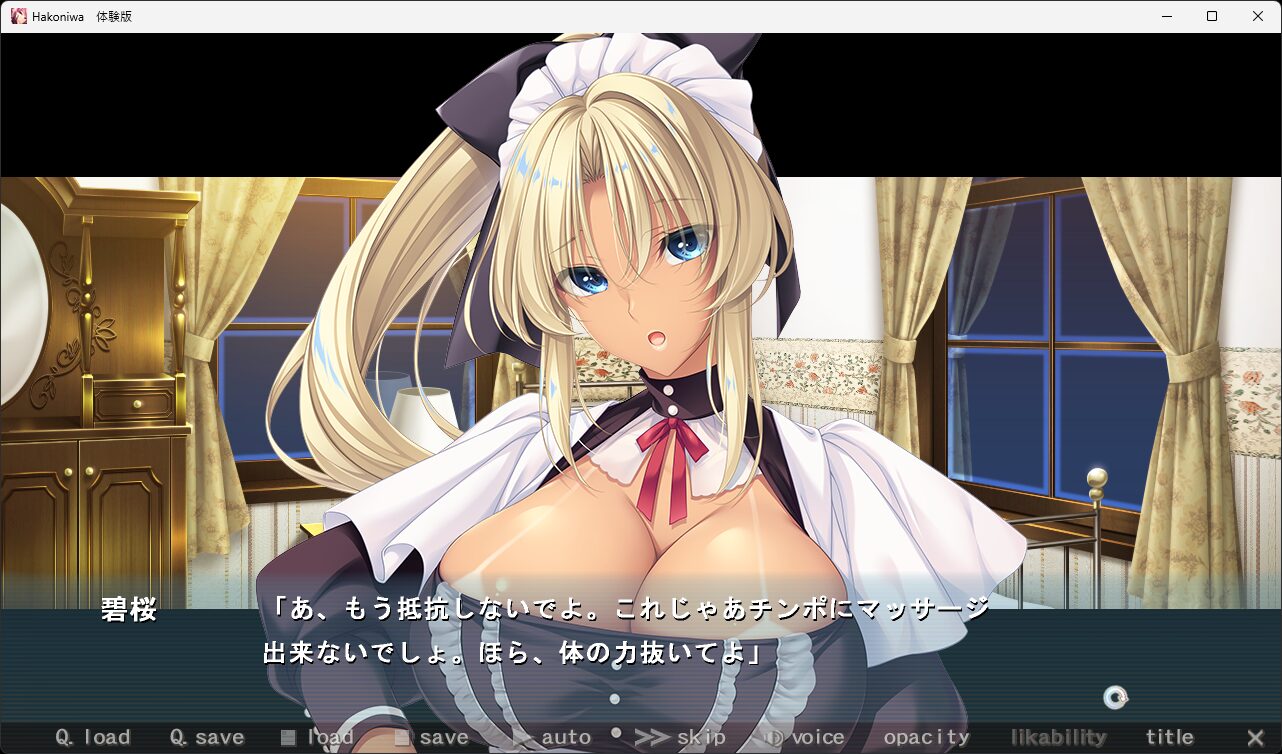
Task: Minimize the Hakoniwa game window
Action: click(1166, 16)
